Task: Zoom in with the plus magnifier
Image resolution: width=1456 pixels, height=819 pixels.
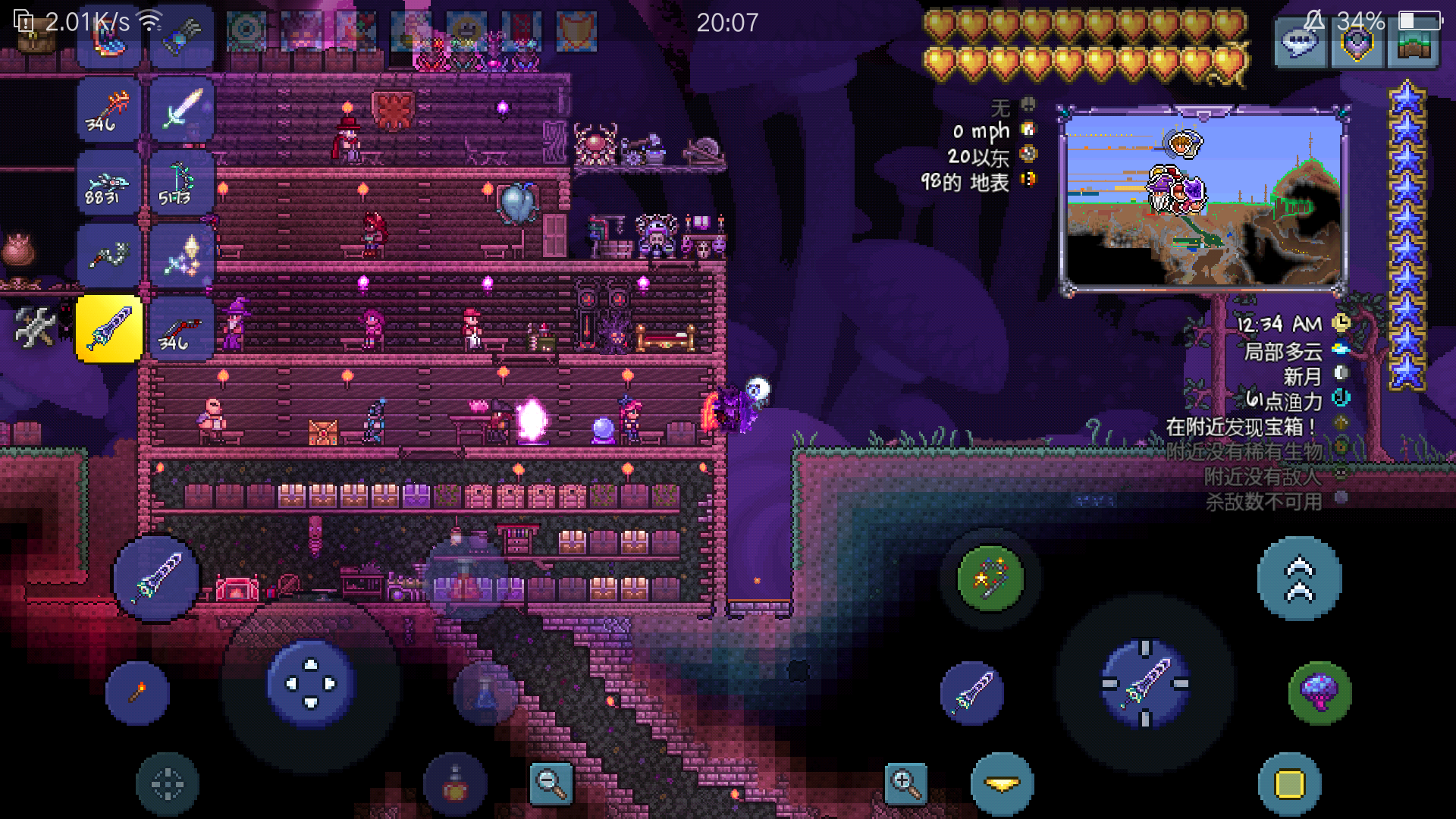Action: pyautogui.click(x=905, y=783)
